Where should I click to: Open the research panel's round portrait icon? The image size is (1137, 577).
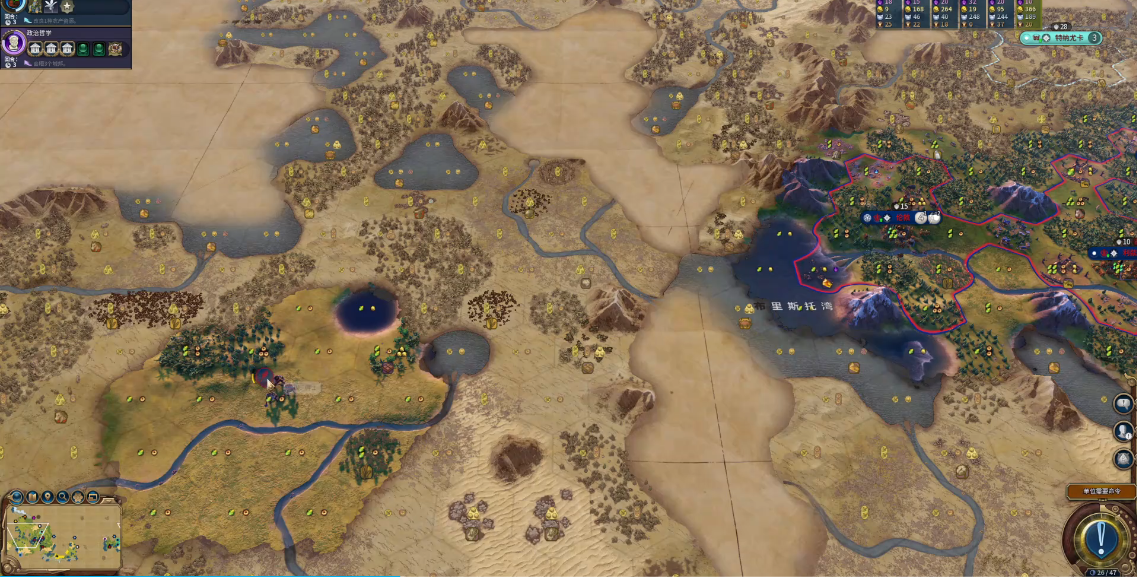(x=14, y=5)
